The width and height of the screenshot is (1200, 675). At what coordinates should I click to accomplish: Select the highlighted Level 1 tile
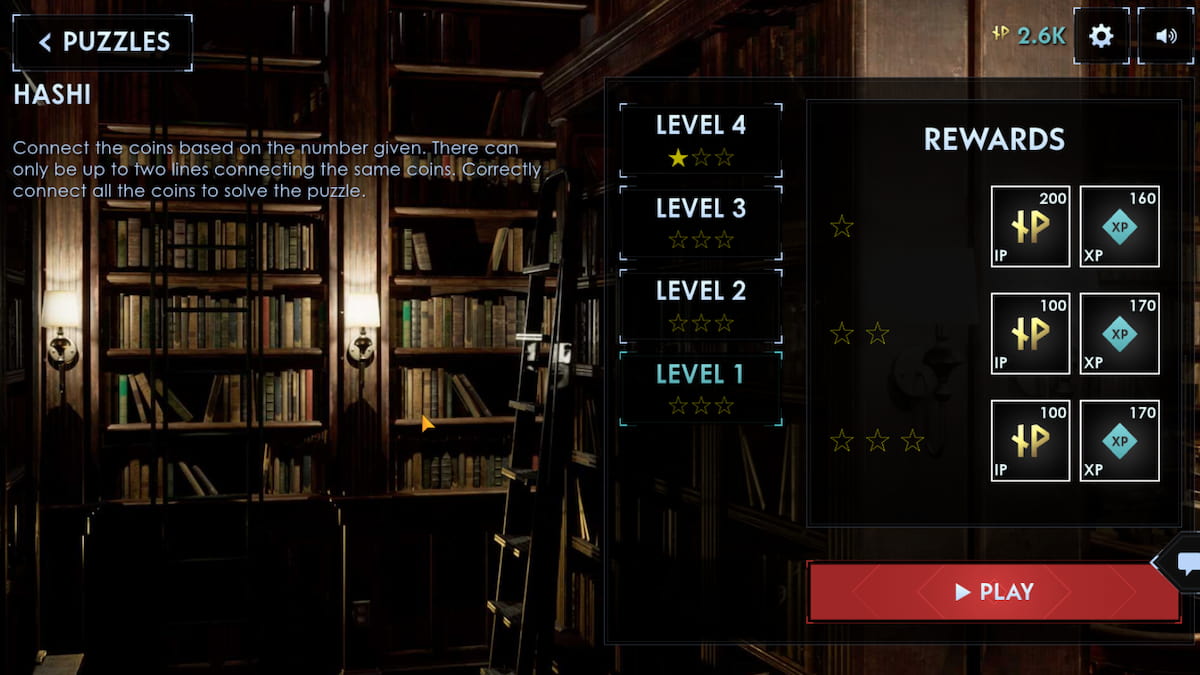pyautogui.click(x=700, y=388)
